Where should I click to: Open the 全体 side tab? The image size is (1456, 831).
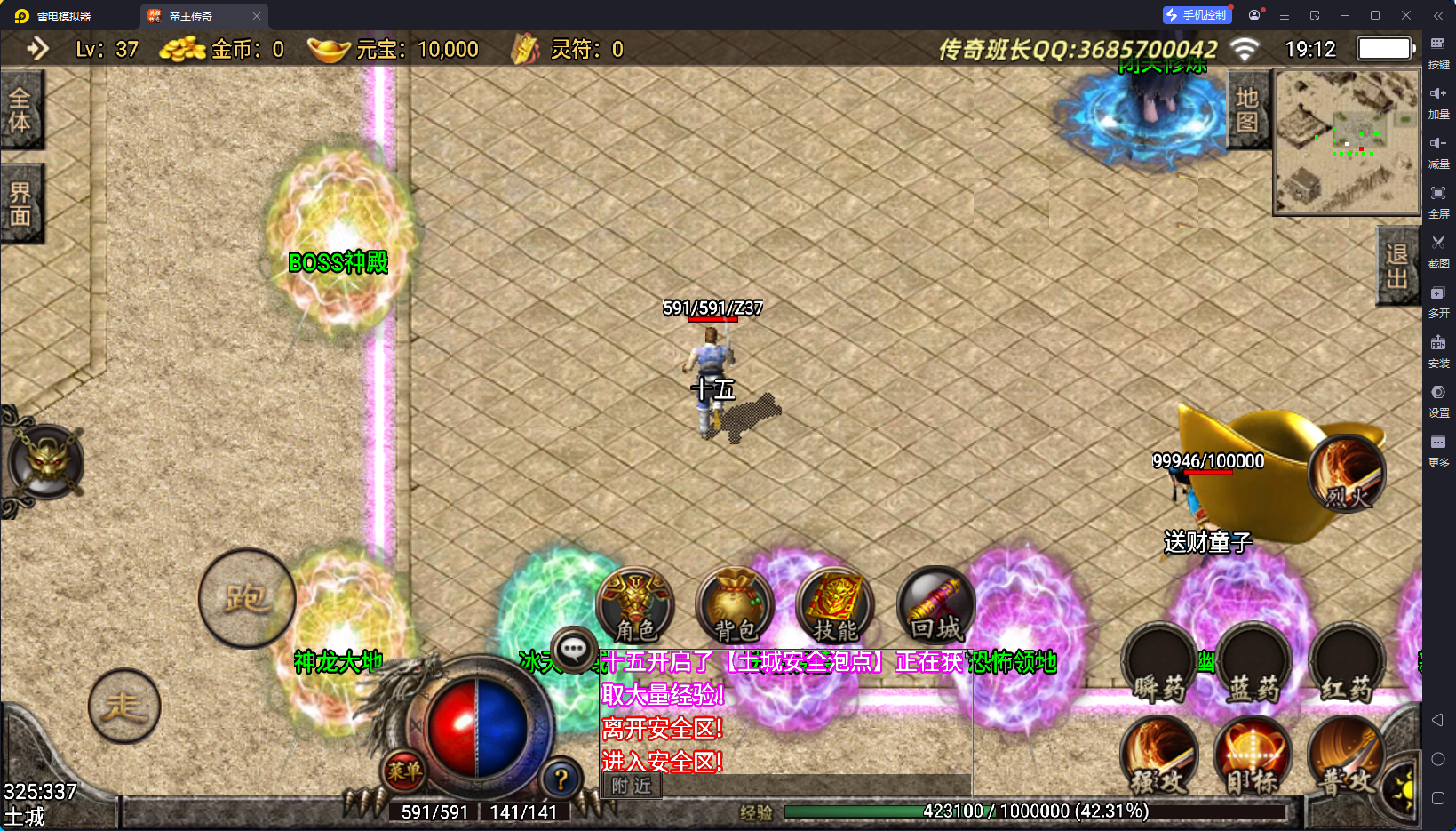[x=20, y=109]
